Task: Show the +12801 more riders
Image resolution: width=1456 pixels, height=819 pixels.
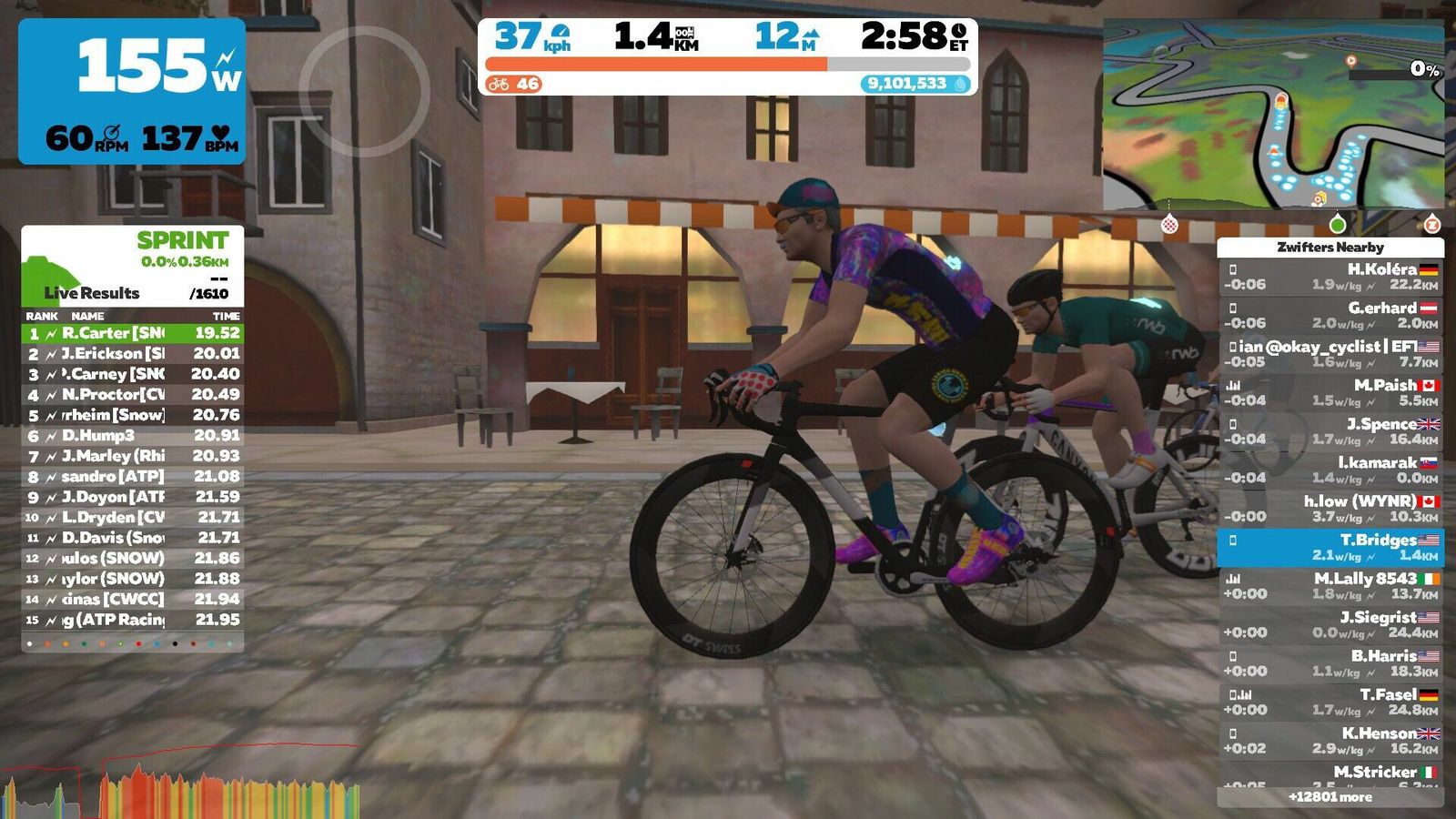Action: [x=1330, y=797]
